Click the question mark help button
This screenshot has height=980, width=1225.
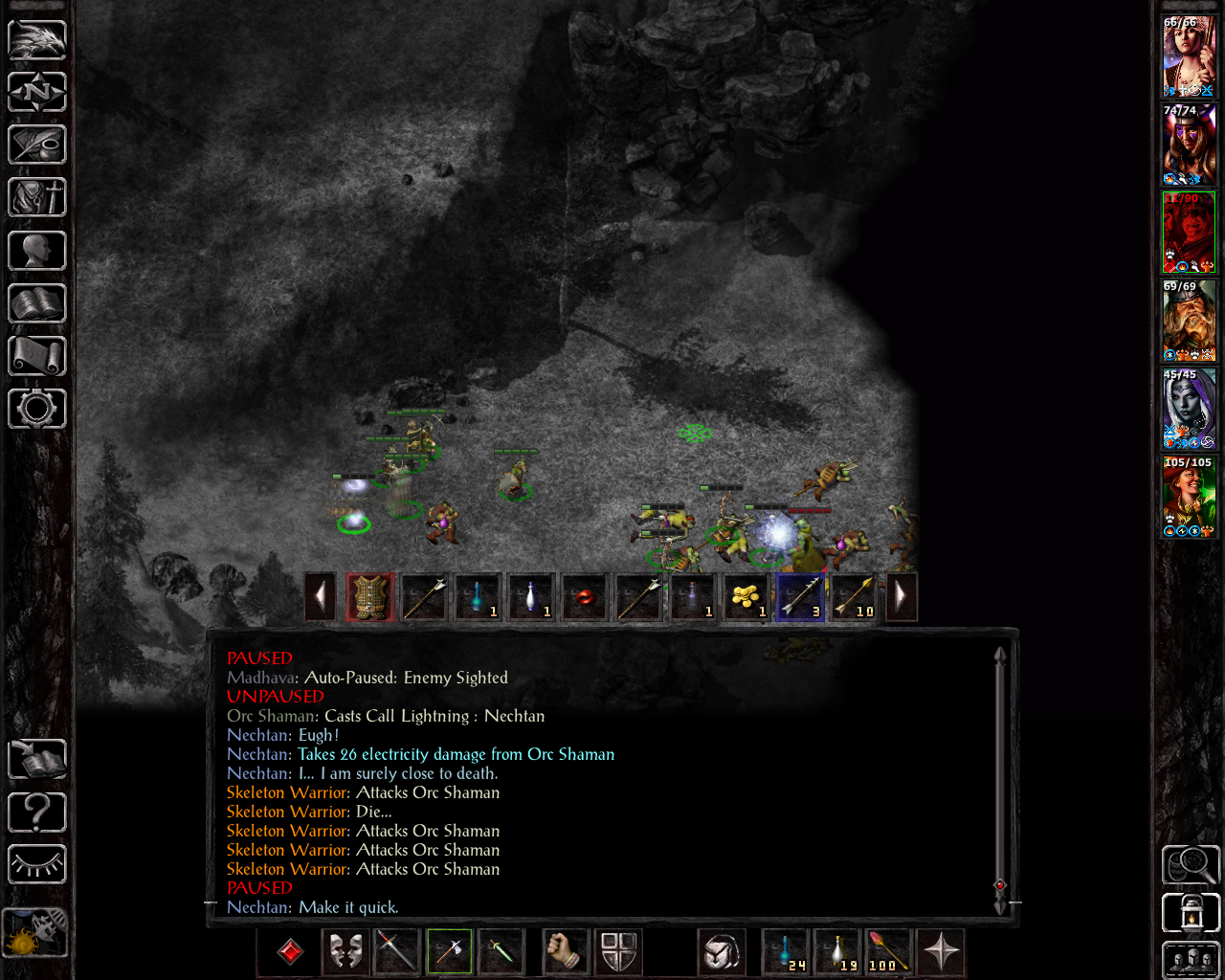[x=37, y=813]
